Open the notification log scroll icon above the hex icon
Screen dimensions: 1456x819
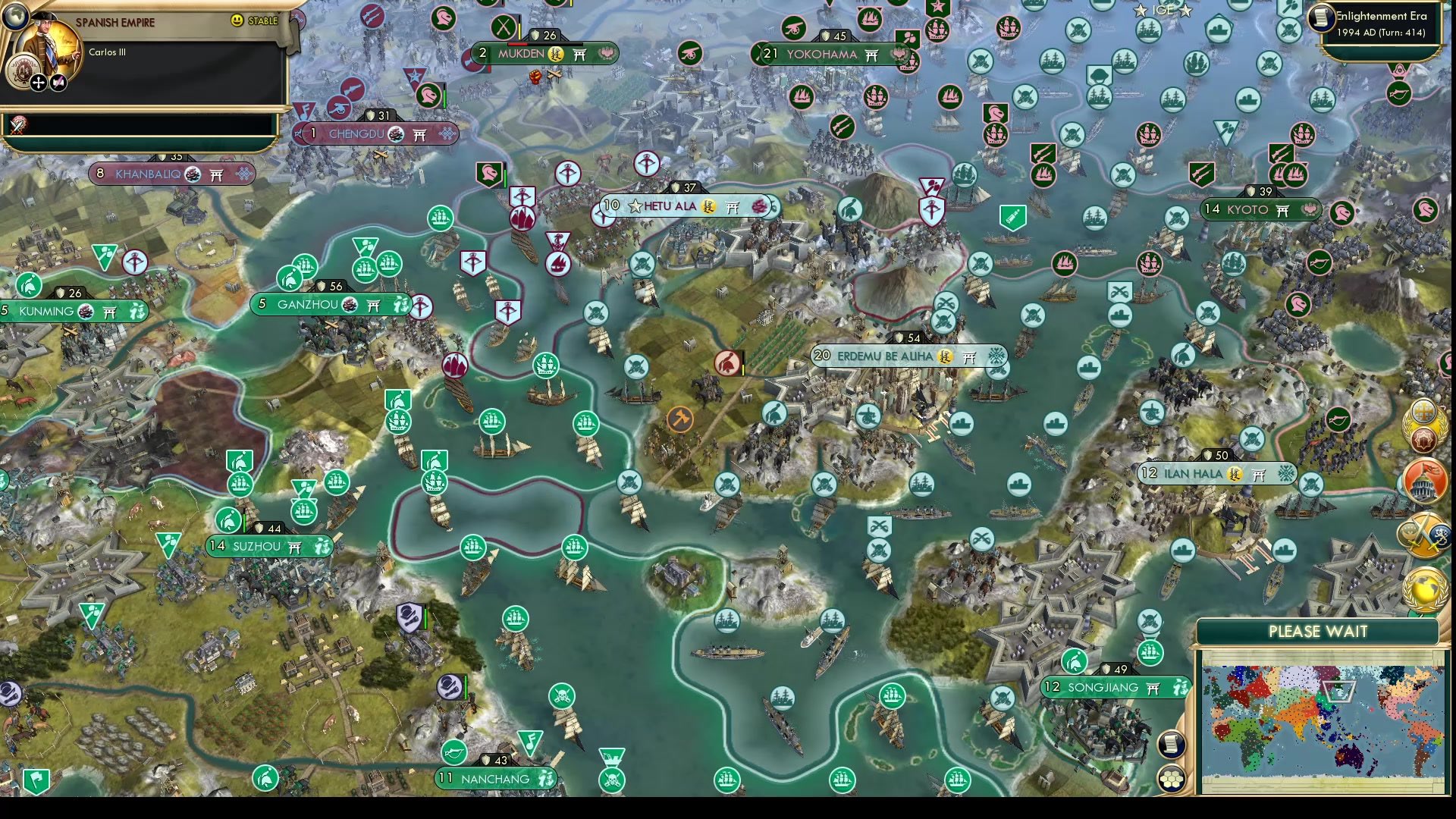pyautogui.click(x=1171, y=745)
